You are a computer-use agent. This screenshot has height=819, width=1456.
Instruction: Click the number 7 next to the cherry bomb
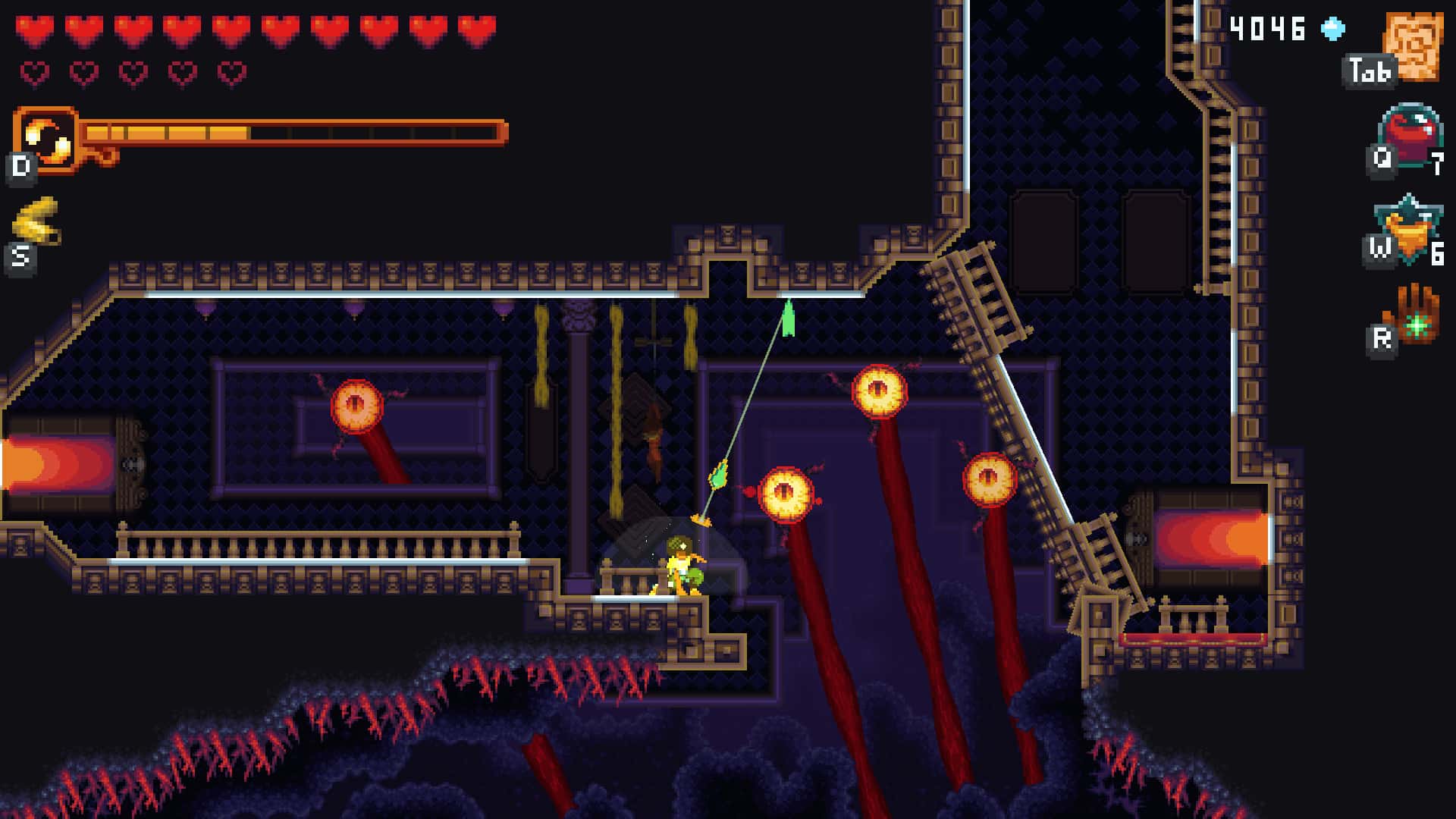(1437, 161)
